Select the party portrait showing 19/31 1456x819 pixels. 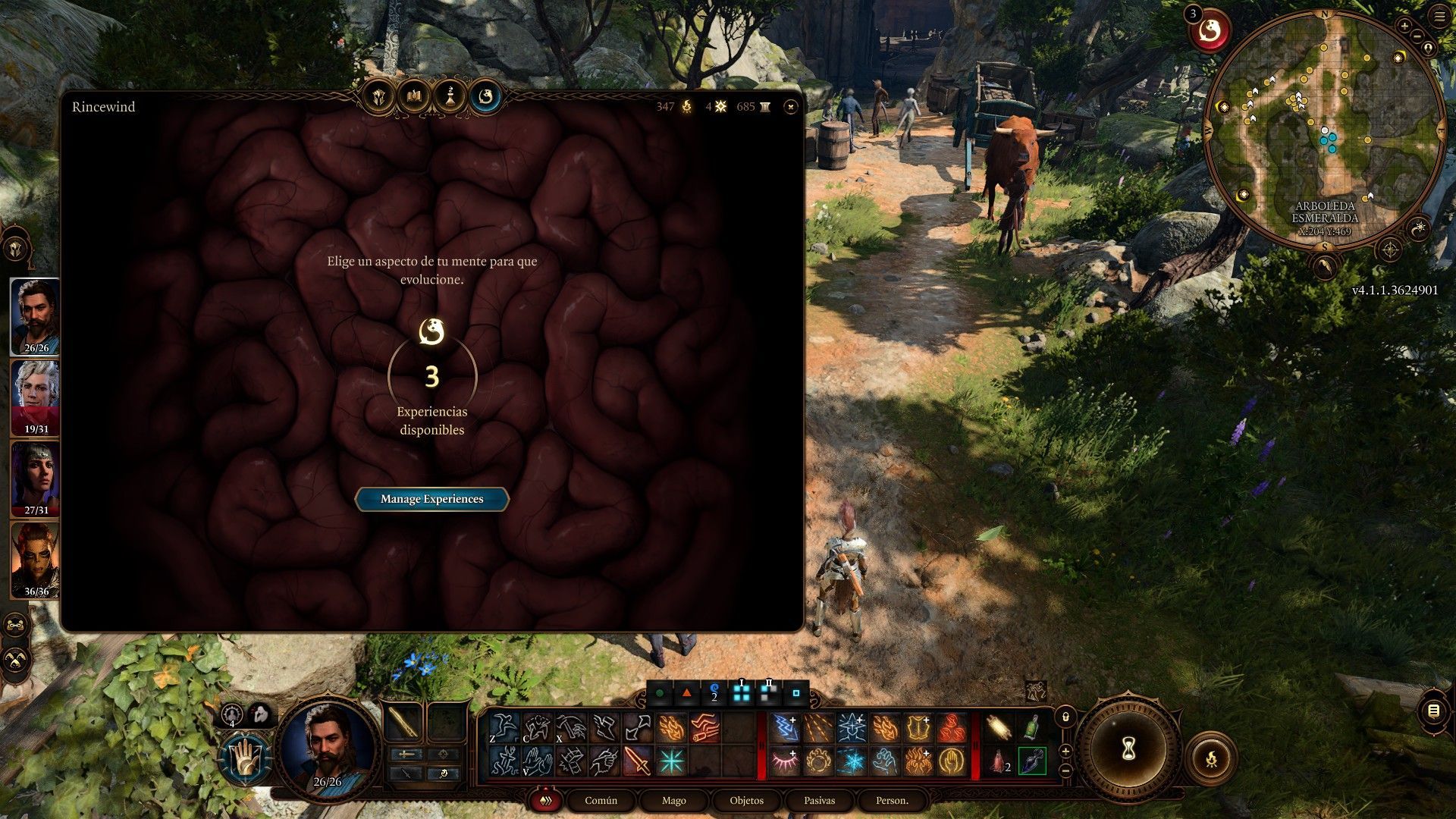coord(36,398)
